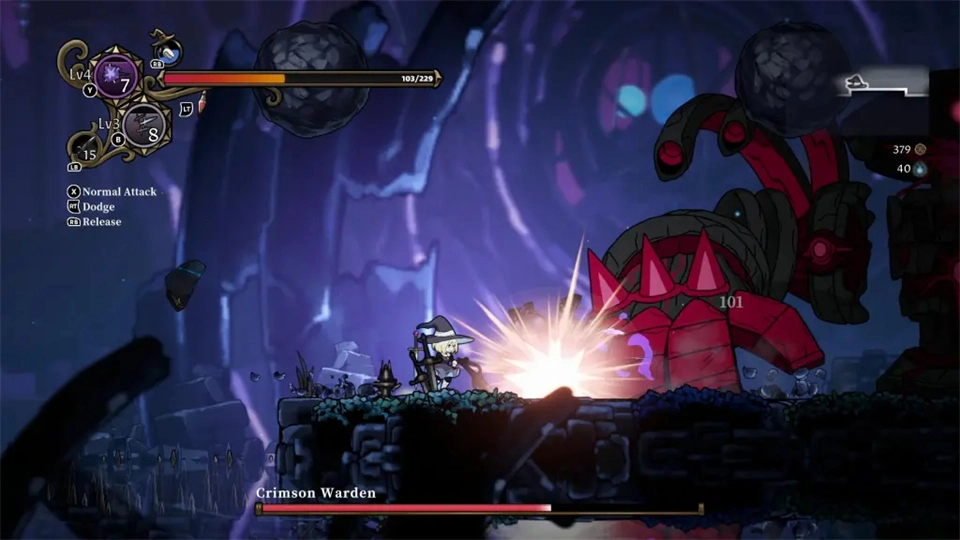Open the minimap with the witch hat marker
The height and width of the screenshot is (540, 960).
coord(880,86)
